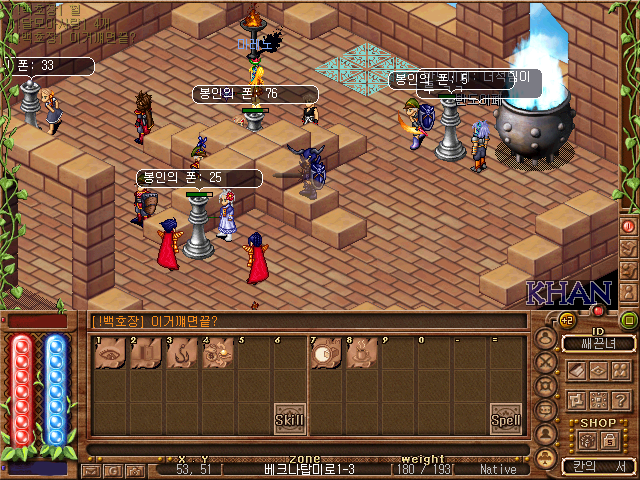The width and height of the screenshot is (640, 480).
Task: Select the round shield icon in slot 7
Action: pyautogui.click(x=325, y=355)
